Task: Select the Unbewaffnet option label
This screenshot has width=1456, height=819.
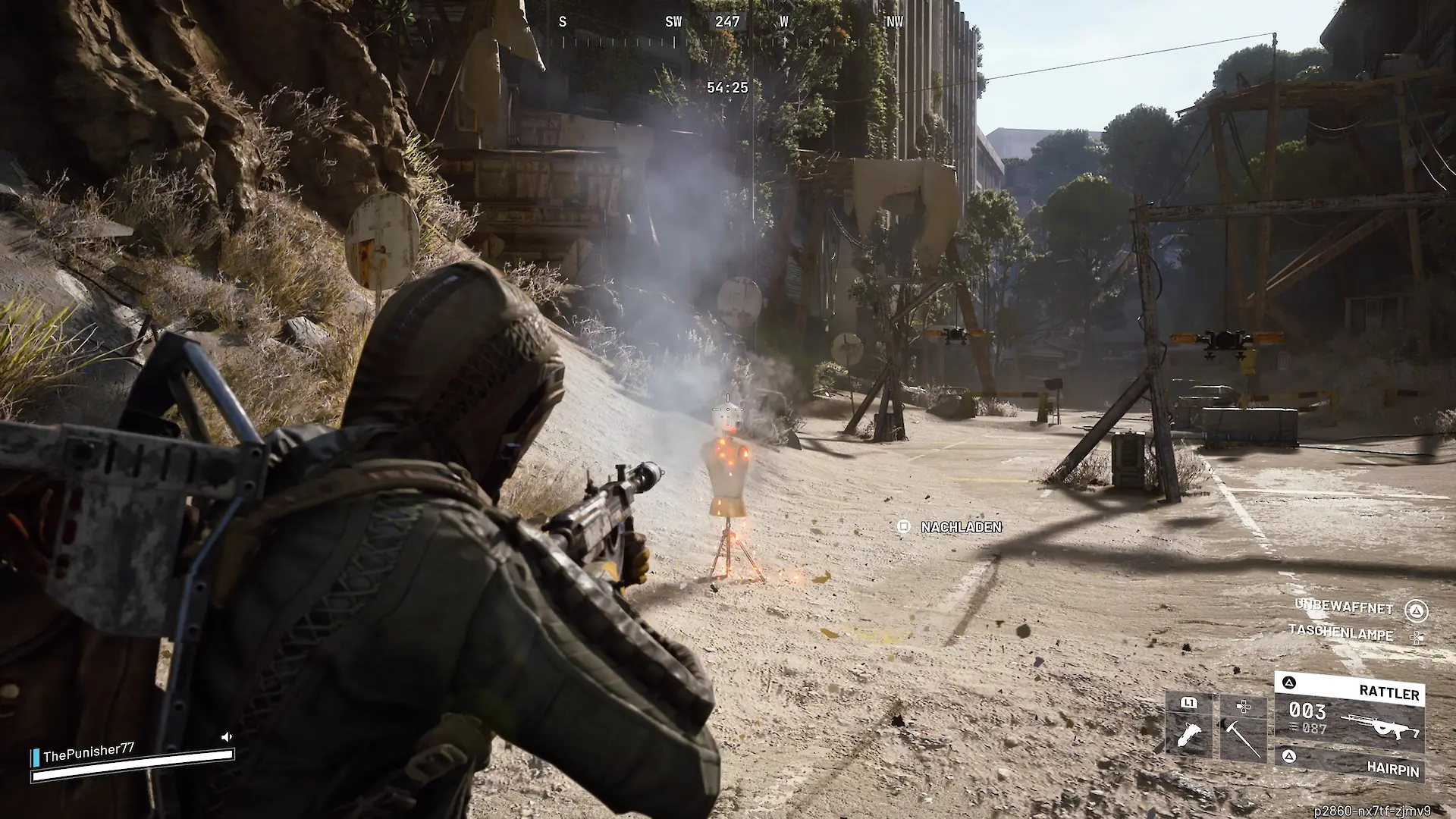Action: pyautogui.click(x=1344, y=607)
